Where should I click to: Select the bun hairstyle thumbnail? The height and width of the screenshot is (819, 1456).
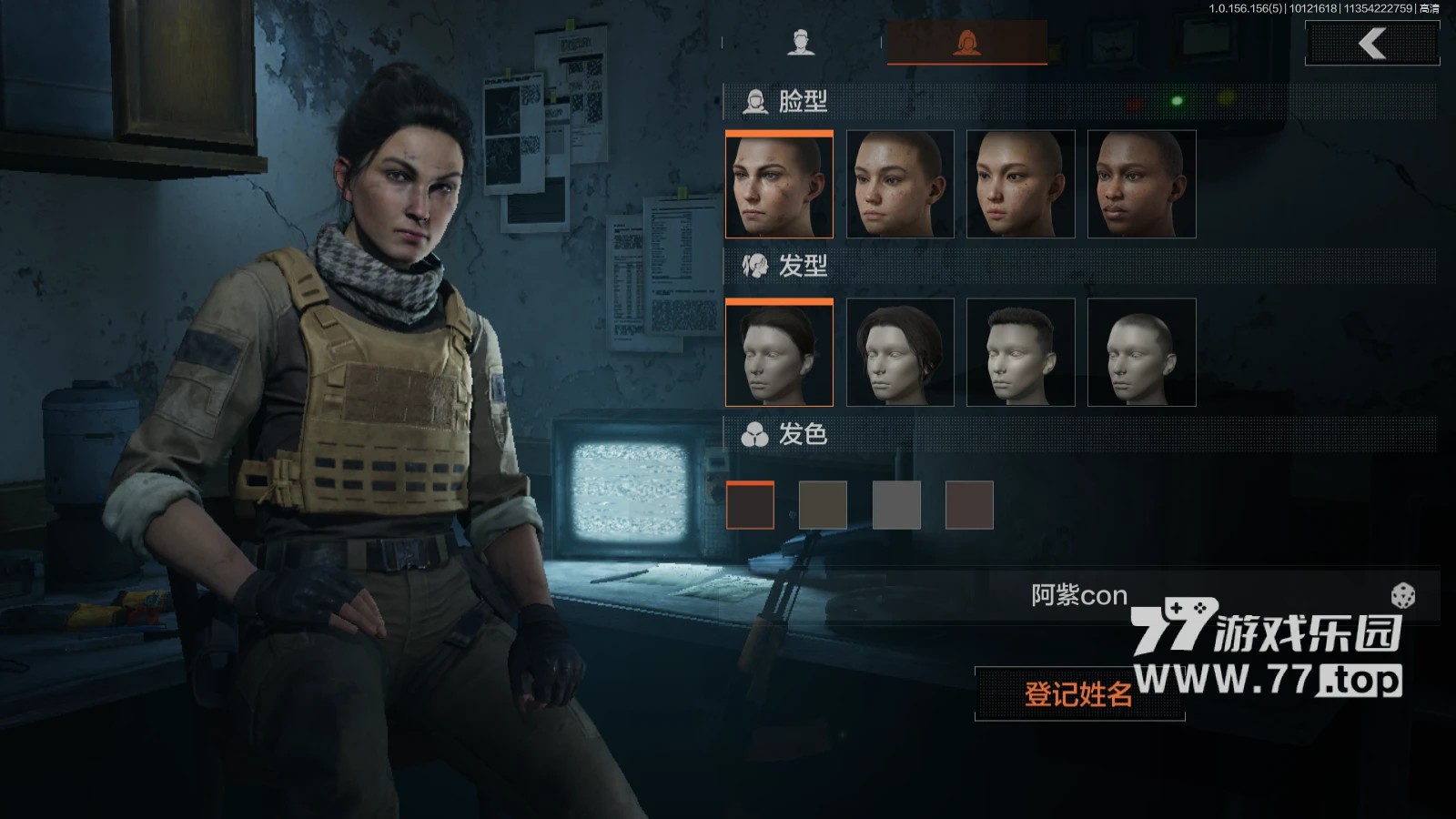(x=779, y=353)
